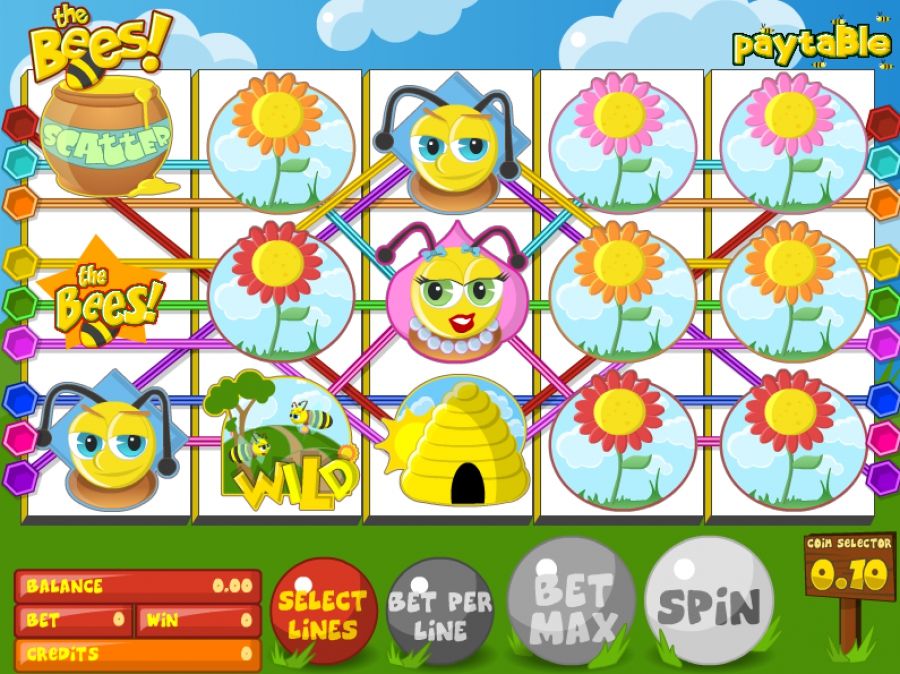Click the red Select Lines ball
Screen dimensions: 900x674
coord(323,611)
